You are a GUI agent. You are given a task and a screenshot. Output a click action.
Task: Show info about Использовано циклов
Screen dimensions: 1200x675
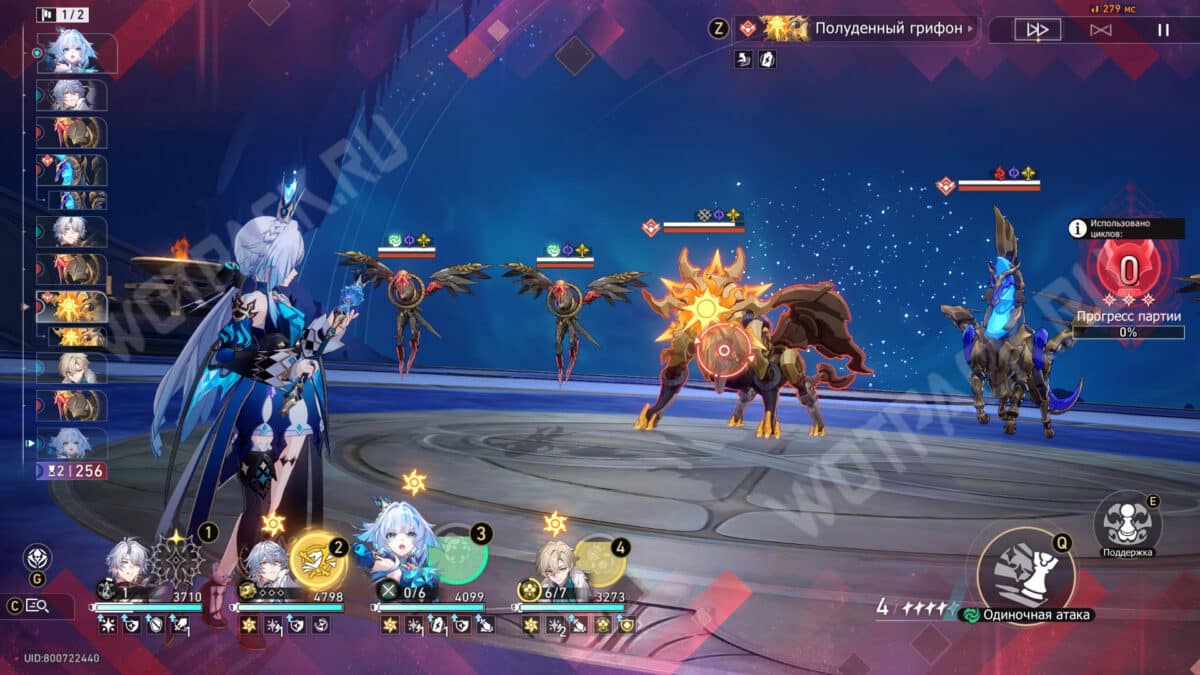(x=1078, y=229)
